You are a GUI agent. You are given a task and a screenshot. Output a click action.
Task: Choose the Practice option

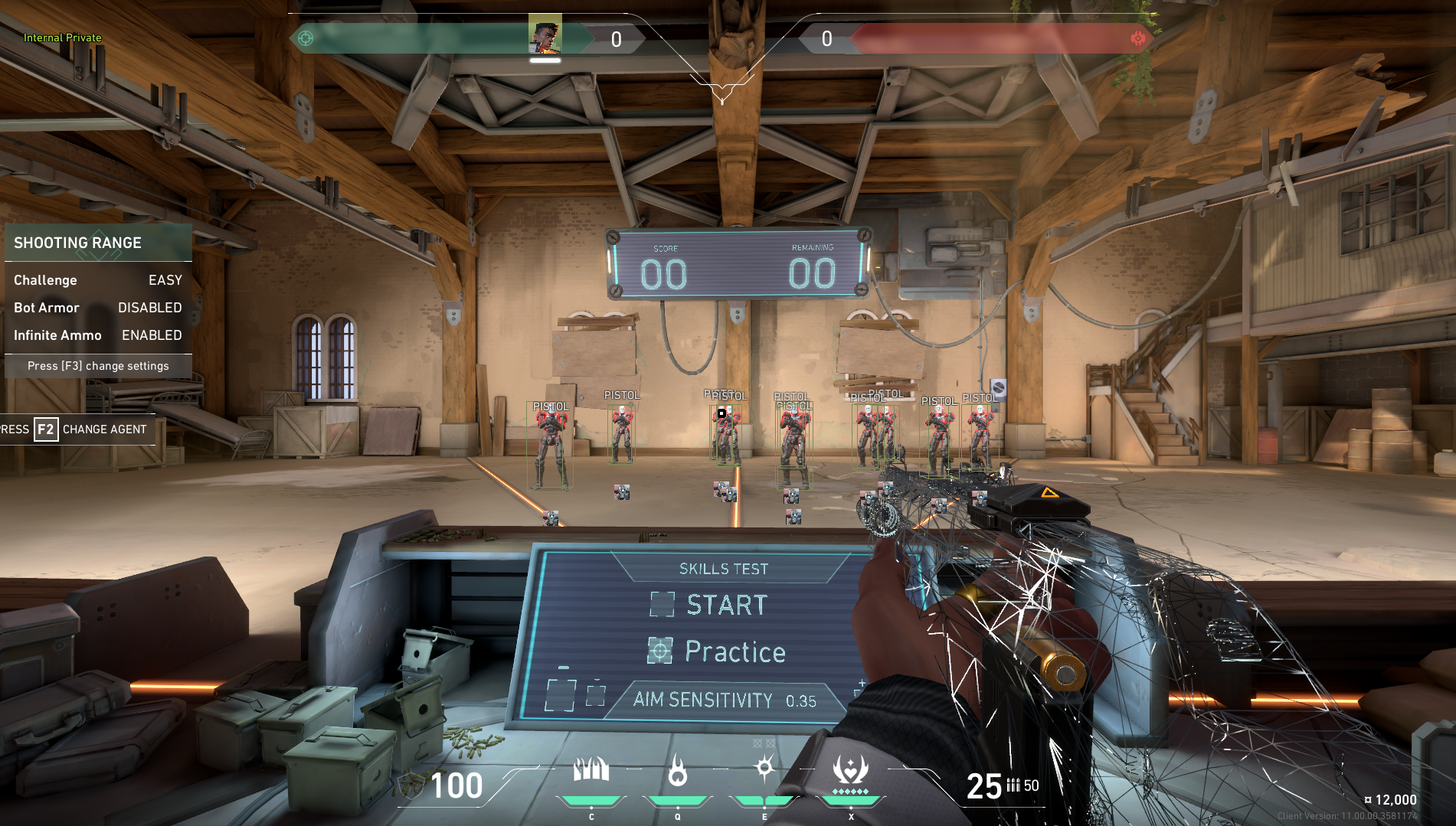pos(734,651)
